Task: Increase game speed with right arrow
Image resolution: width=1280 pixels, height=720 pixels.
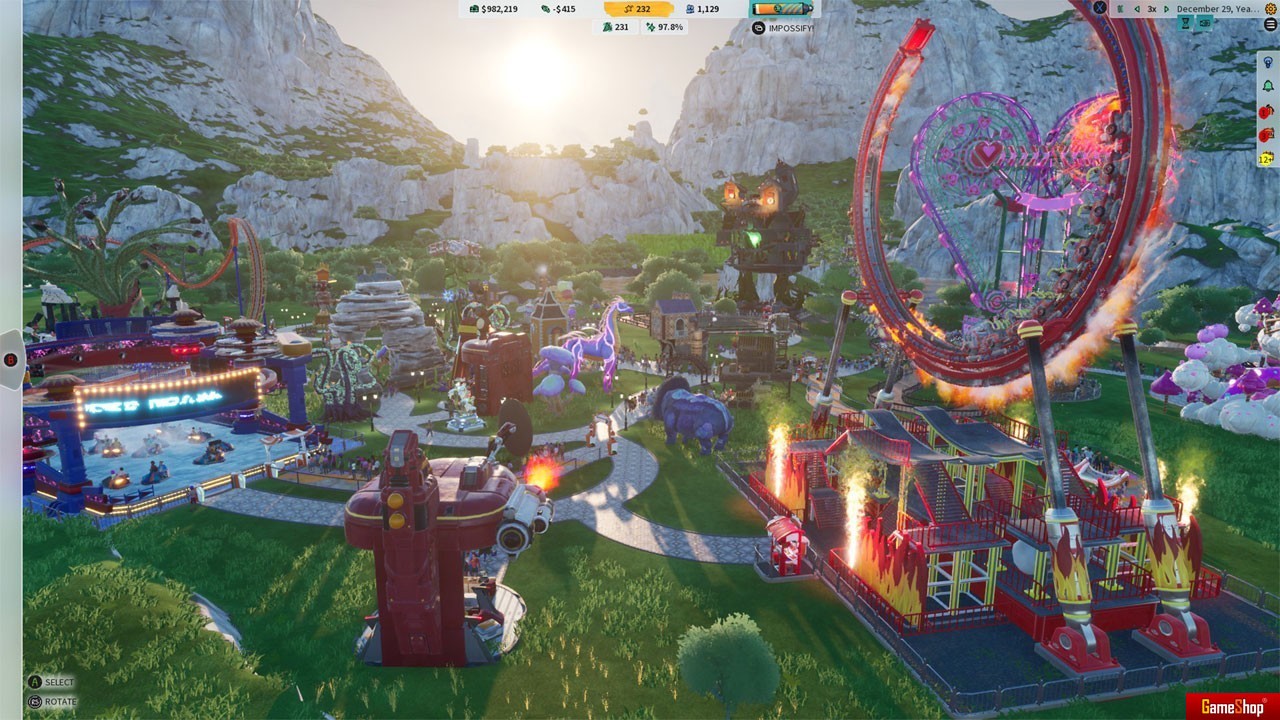Action: tap(1166, 8)
